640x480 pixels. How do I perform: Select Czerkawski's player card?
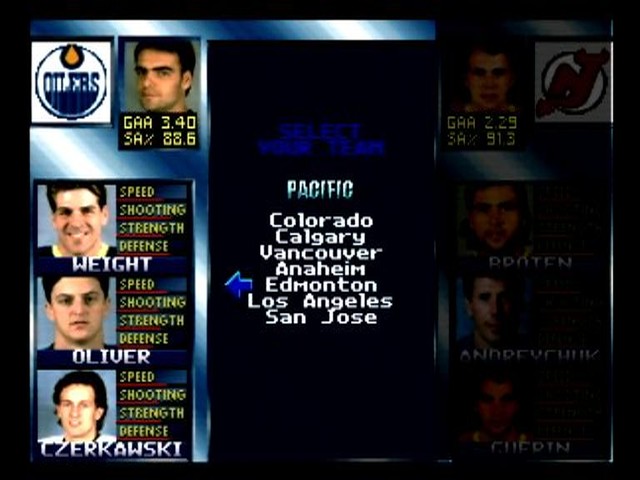[113, 413]
